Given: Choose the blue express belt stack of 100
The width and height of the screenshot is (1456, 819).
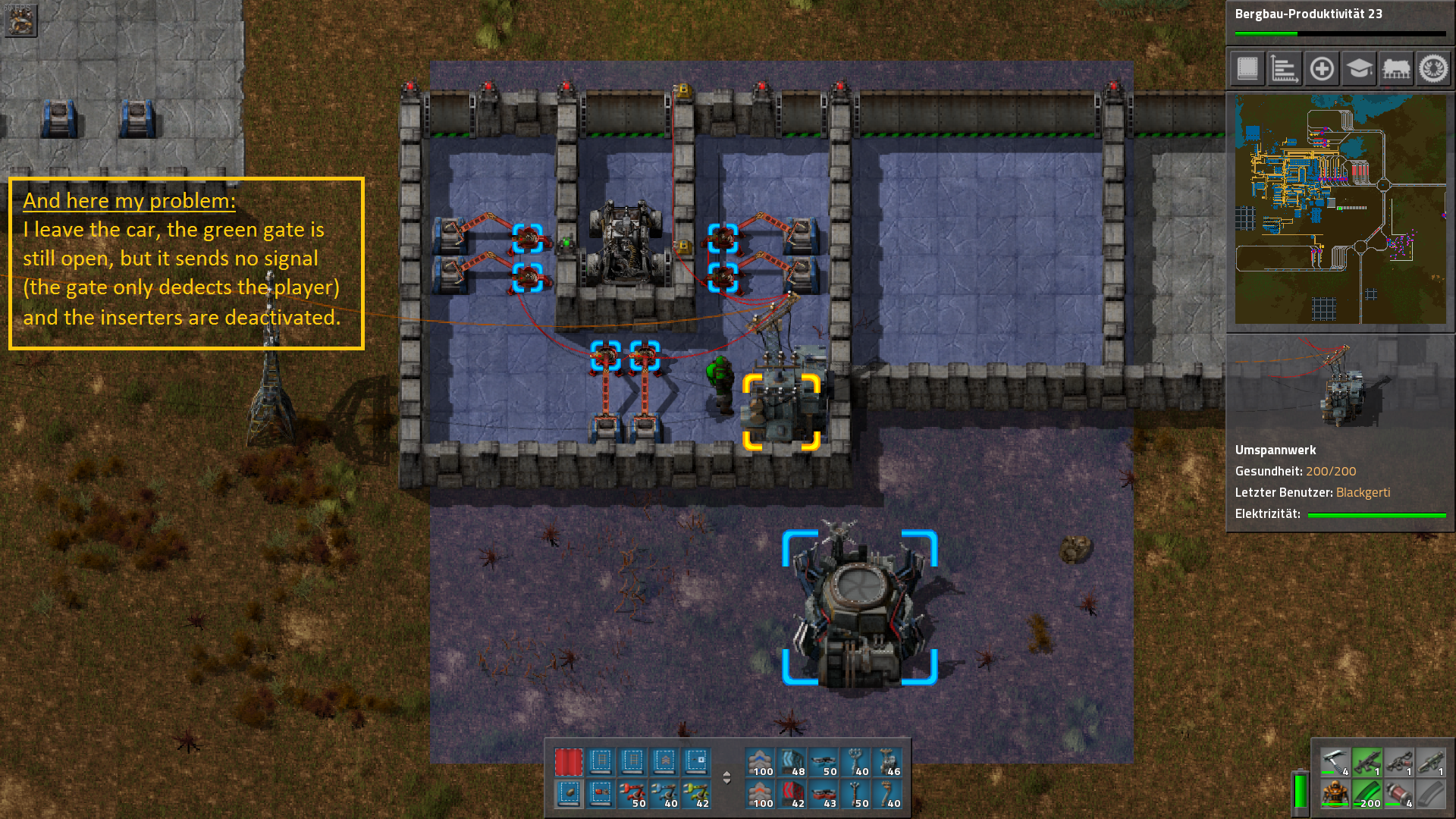Looking at the screenshot, I should click(x=759, y=762).
